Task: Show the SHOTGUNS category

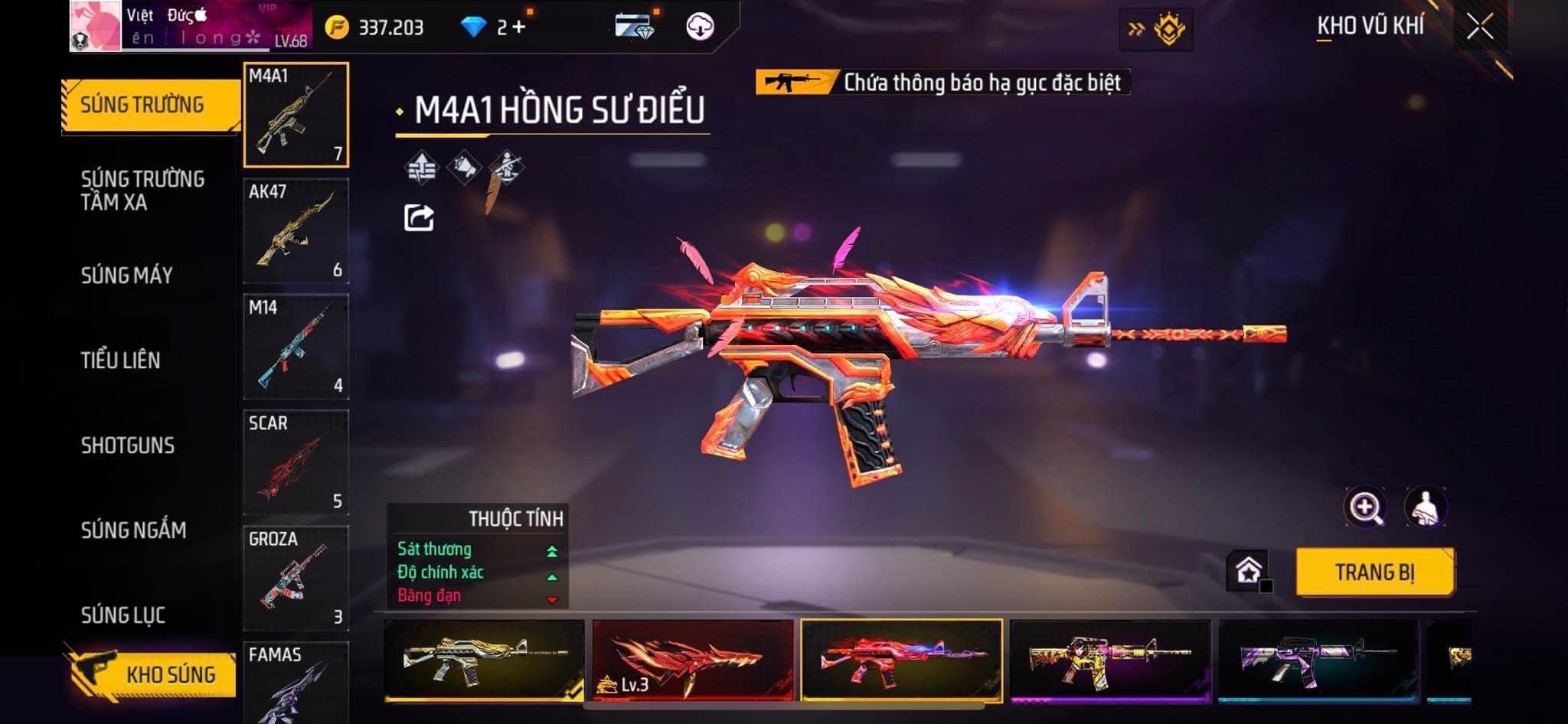Action: (128, 445)
